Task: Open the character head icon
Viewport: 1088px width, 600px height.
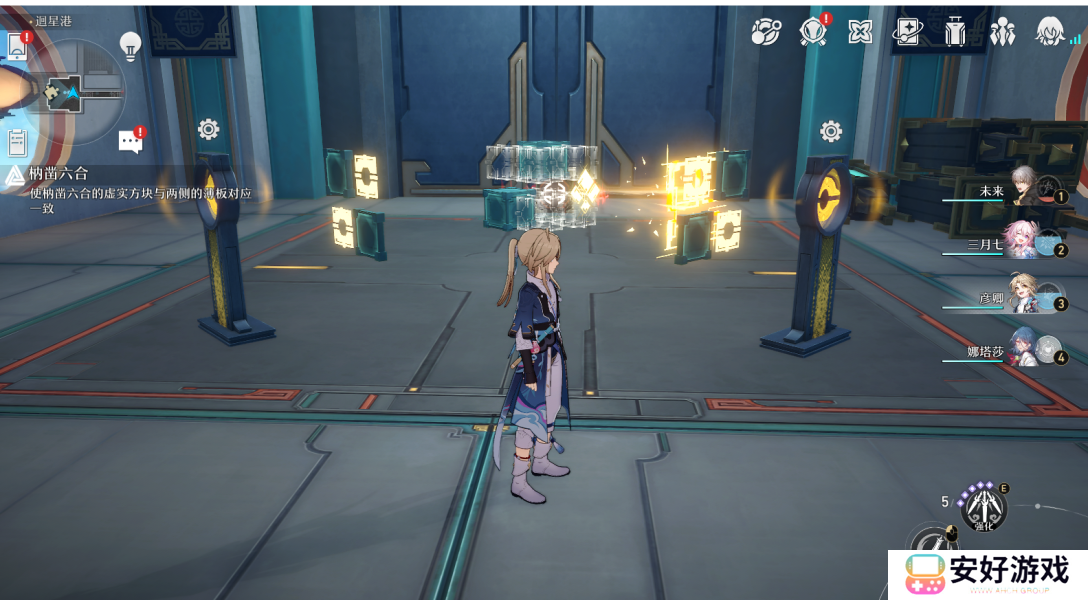Action: 1049,32
